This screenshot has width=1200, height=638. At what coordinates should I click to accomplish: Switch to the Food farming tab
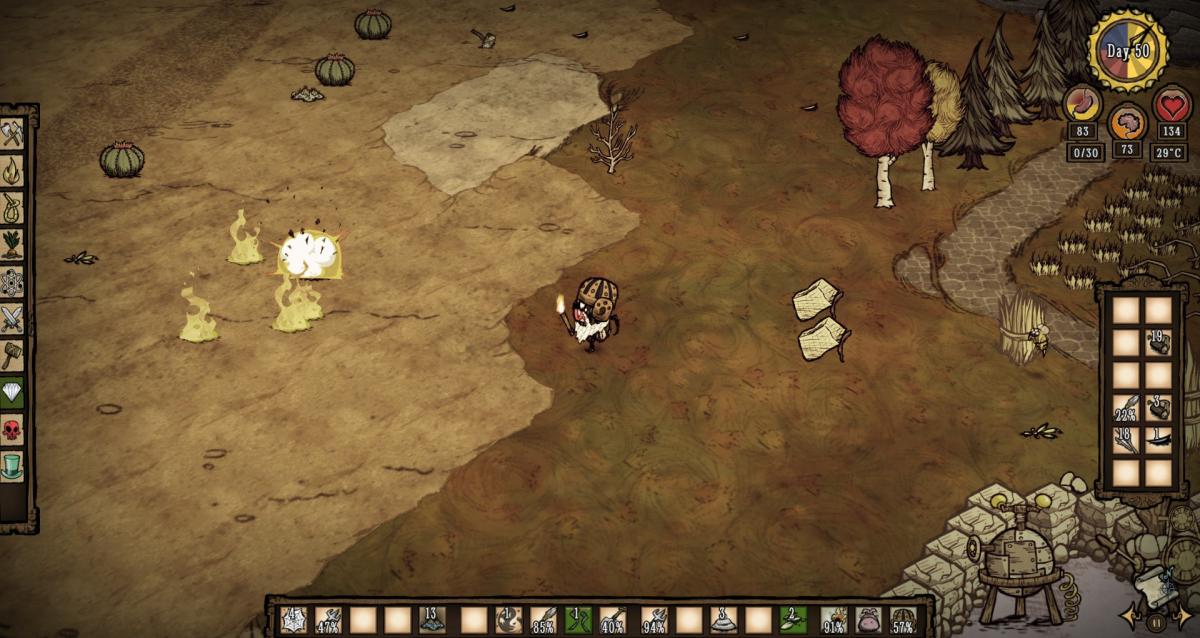point(12,244)
